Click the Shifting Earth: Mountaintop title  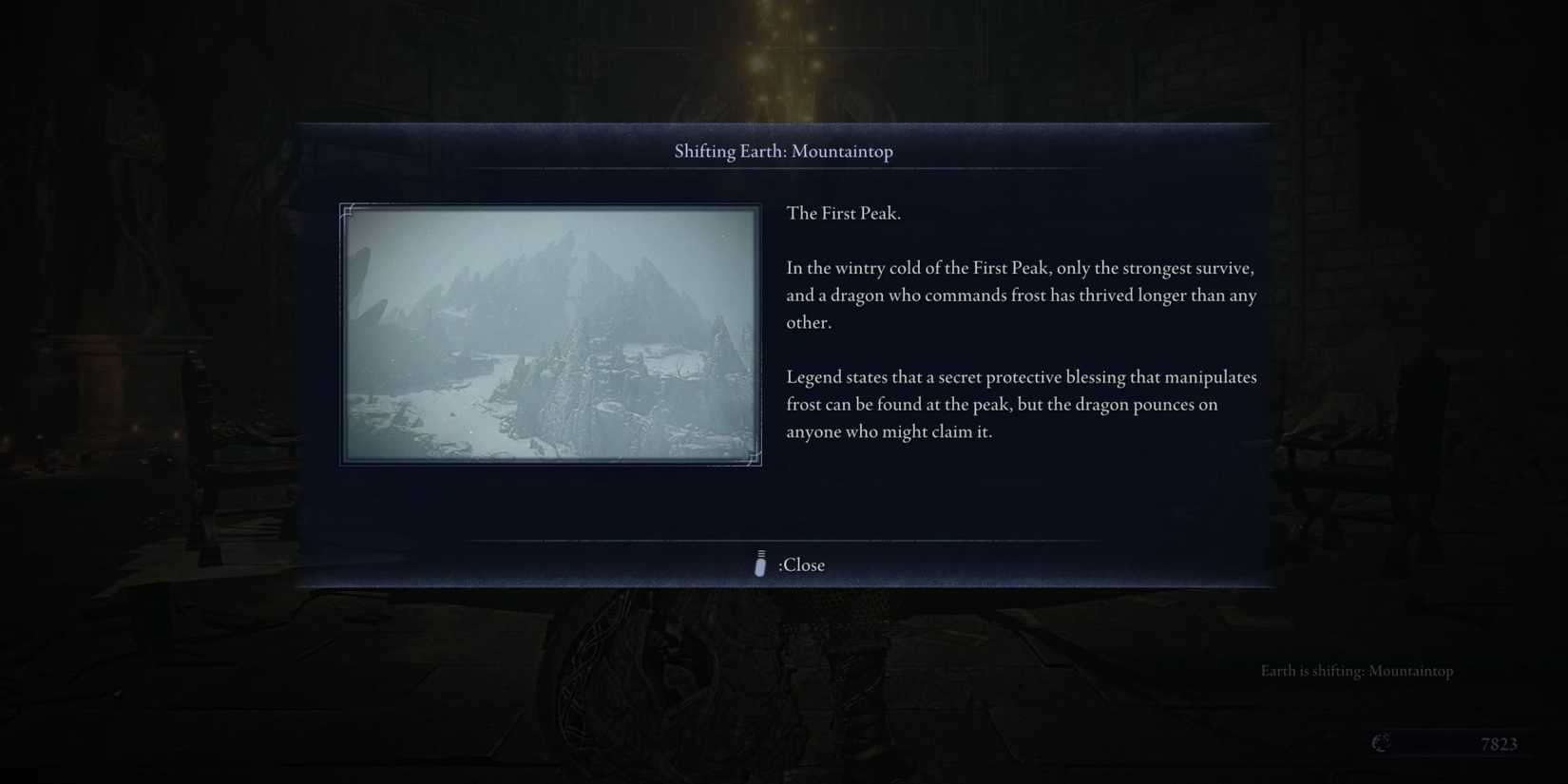783,151
